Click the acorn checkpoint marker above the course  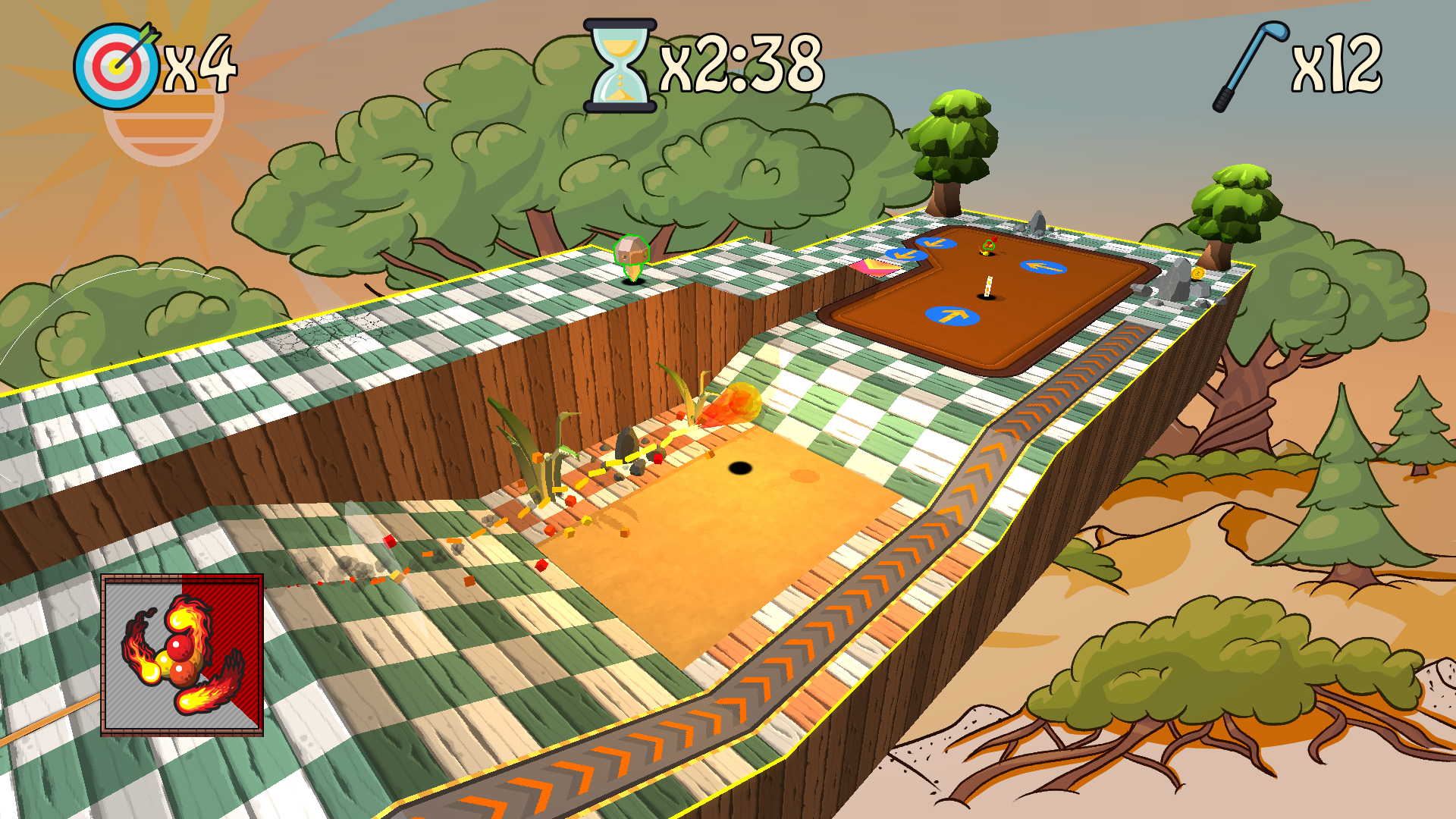point(631,254)
